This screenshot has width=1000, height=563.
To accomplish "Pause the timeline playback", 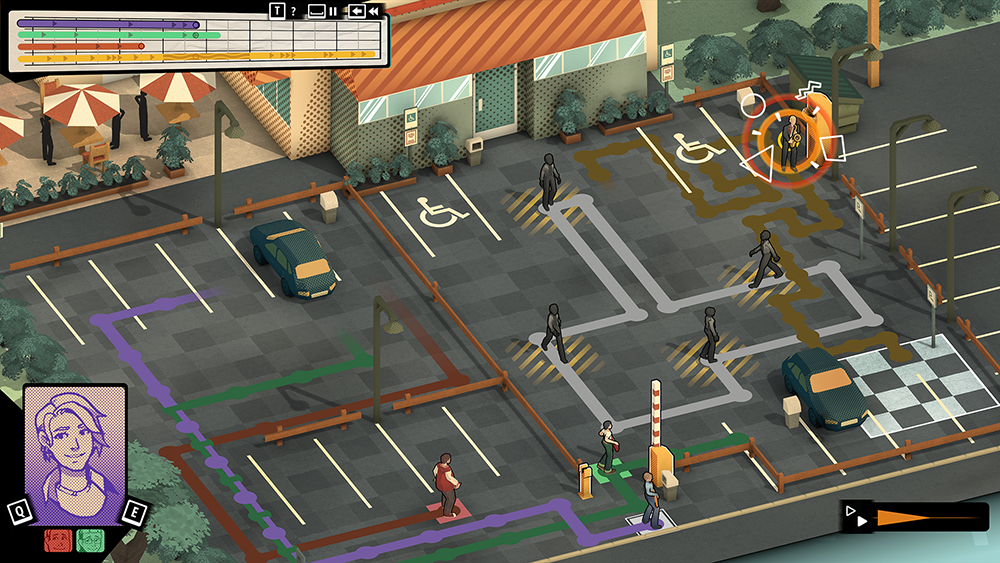I will [x=333, y=11].
